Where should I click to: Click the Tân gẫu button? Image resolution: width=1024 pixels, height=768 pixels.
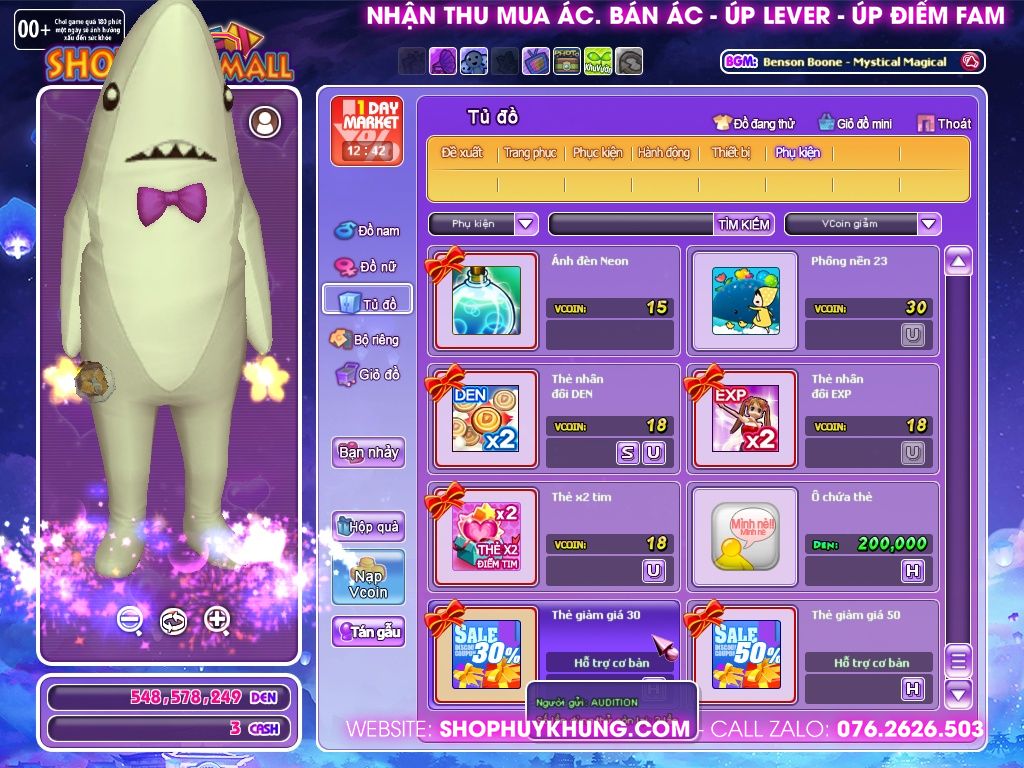(368, 632)
